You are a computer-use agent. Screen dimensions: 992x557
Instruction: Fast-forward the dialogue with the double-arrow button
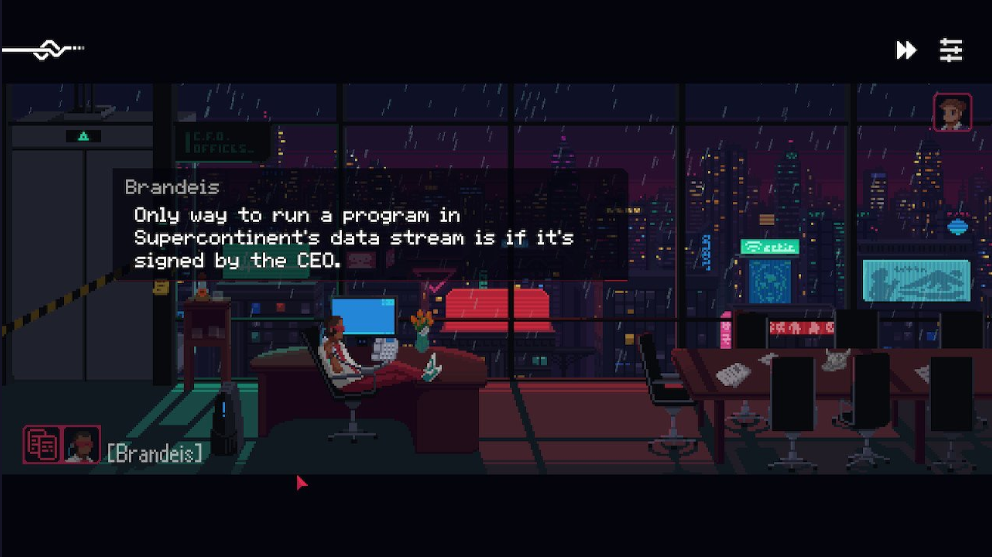point(906,50)
